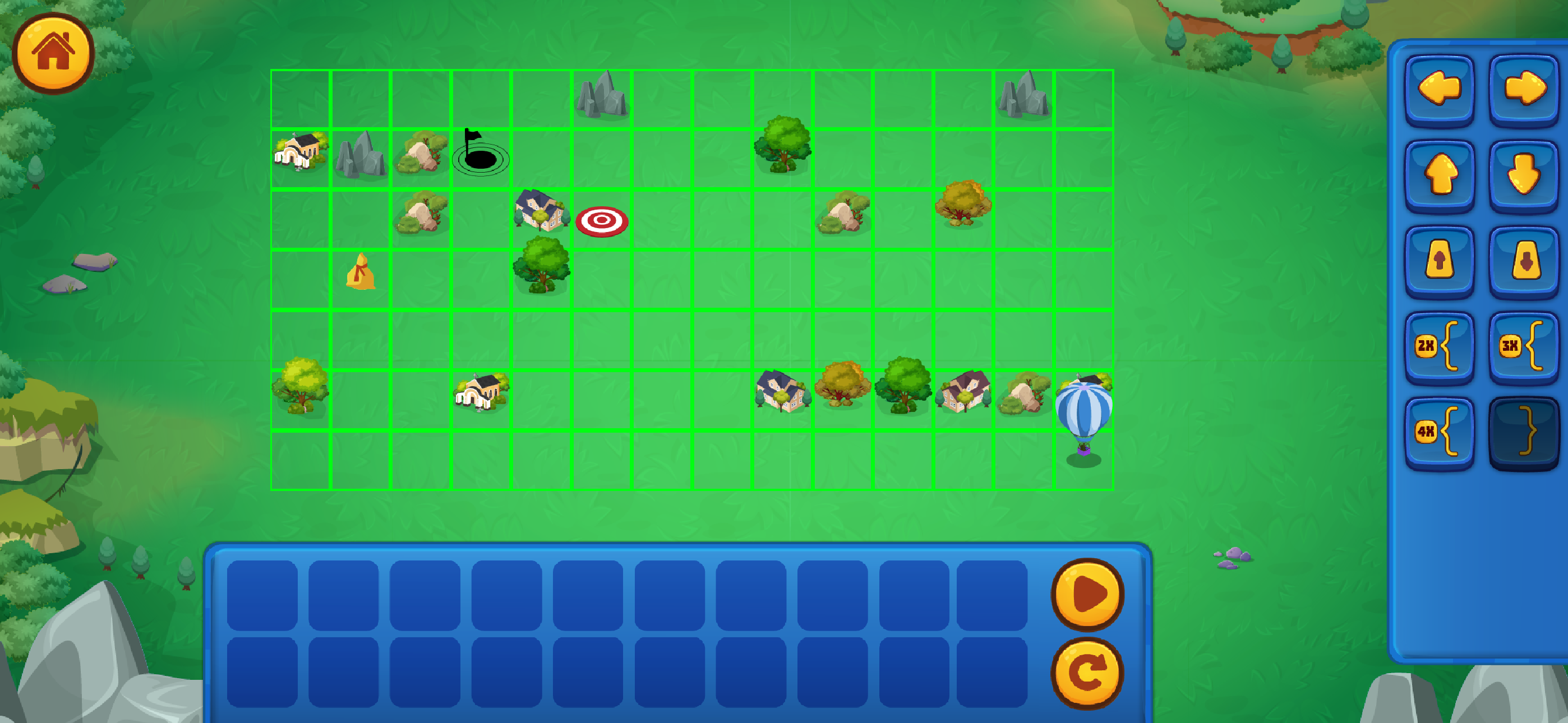1568x723 pixels.
Task: Select the right arrow command block
Action: [x=1523, y=87]
